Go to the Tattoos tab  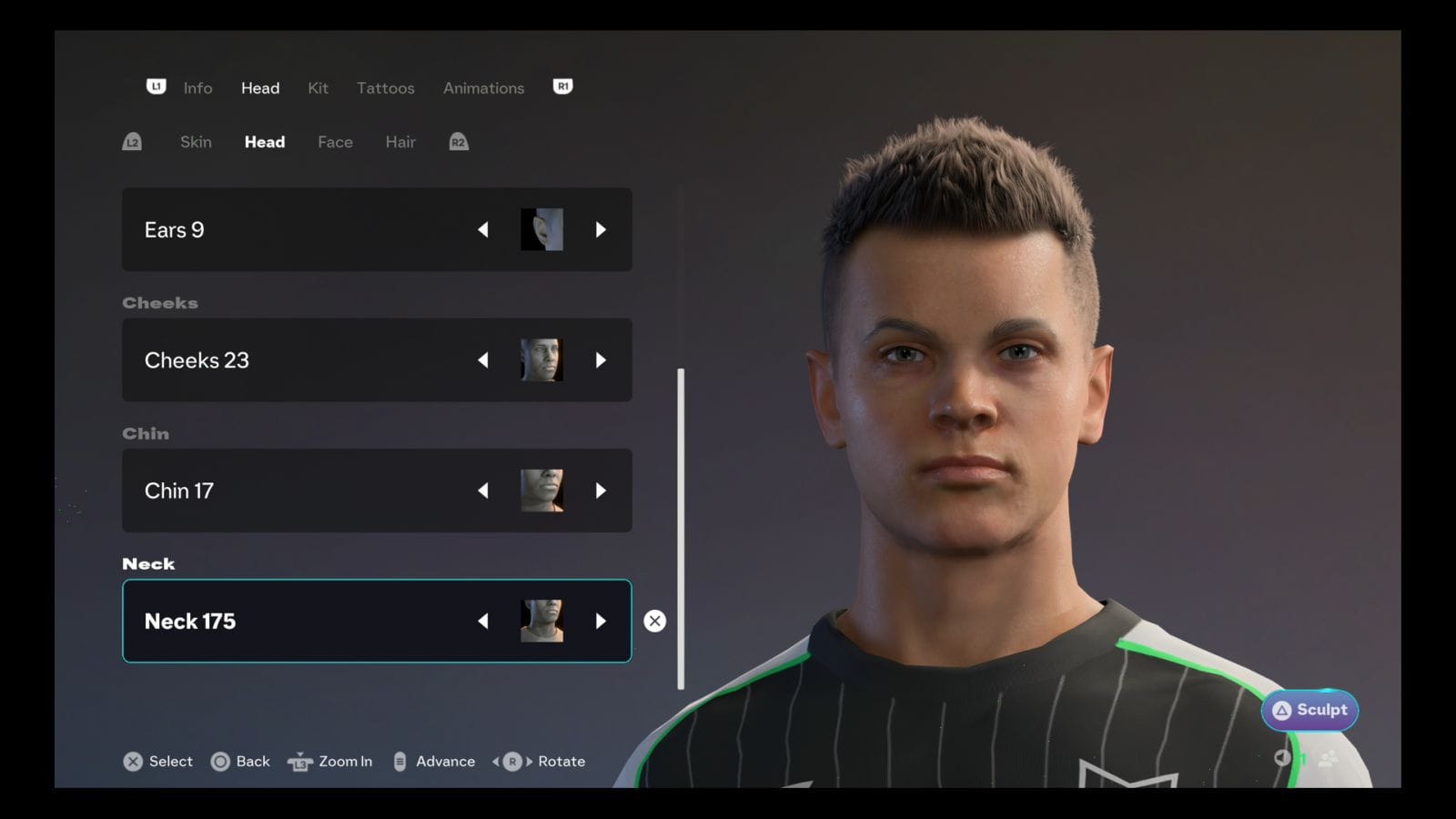click(x=385, y=88)
